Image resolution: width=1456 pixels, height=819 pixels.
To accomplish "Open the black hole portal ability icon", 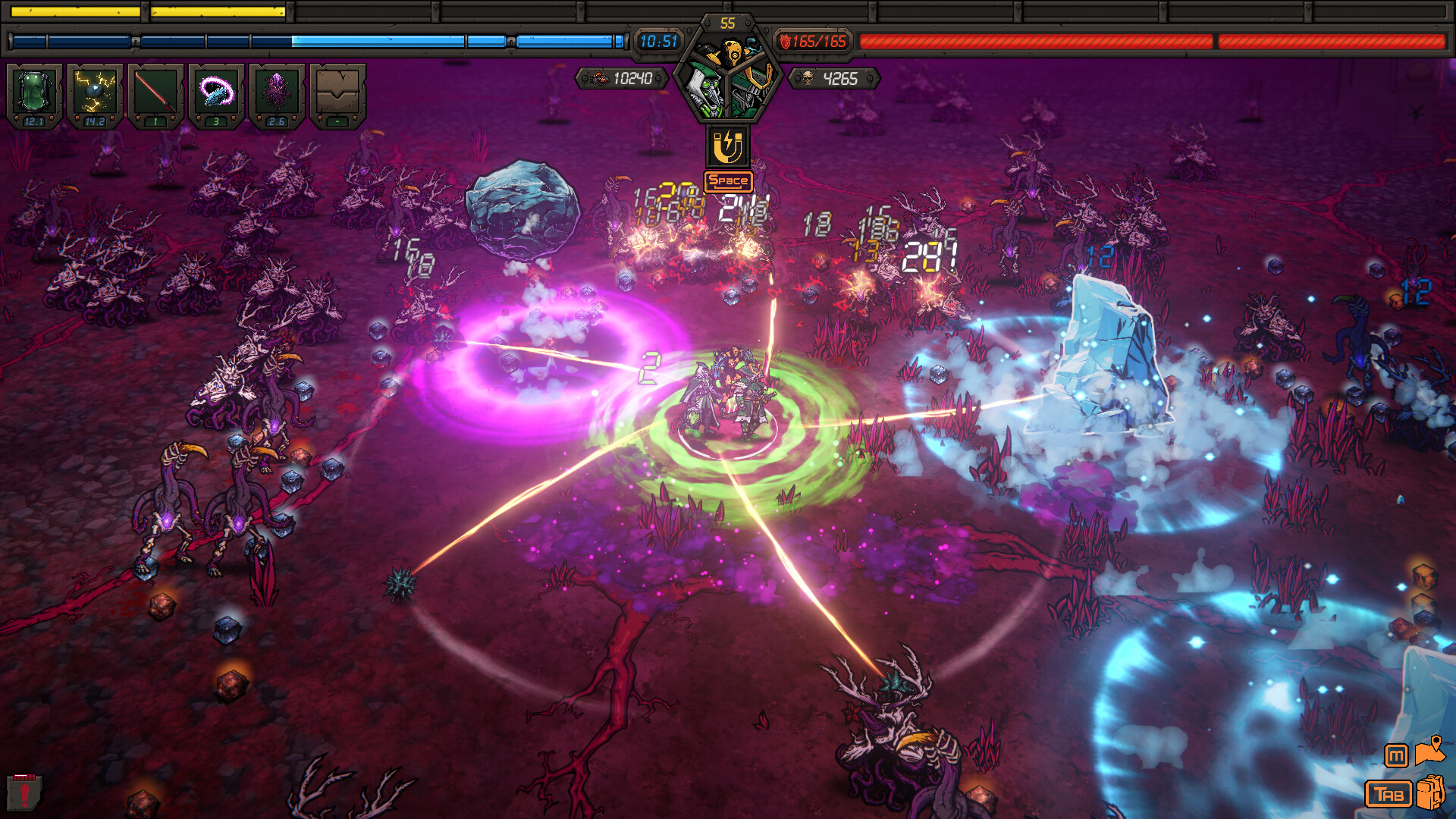I will (215, 91).
